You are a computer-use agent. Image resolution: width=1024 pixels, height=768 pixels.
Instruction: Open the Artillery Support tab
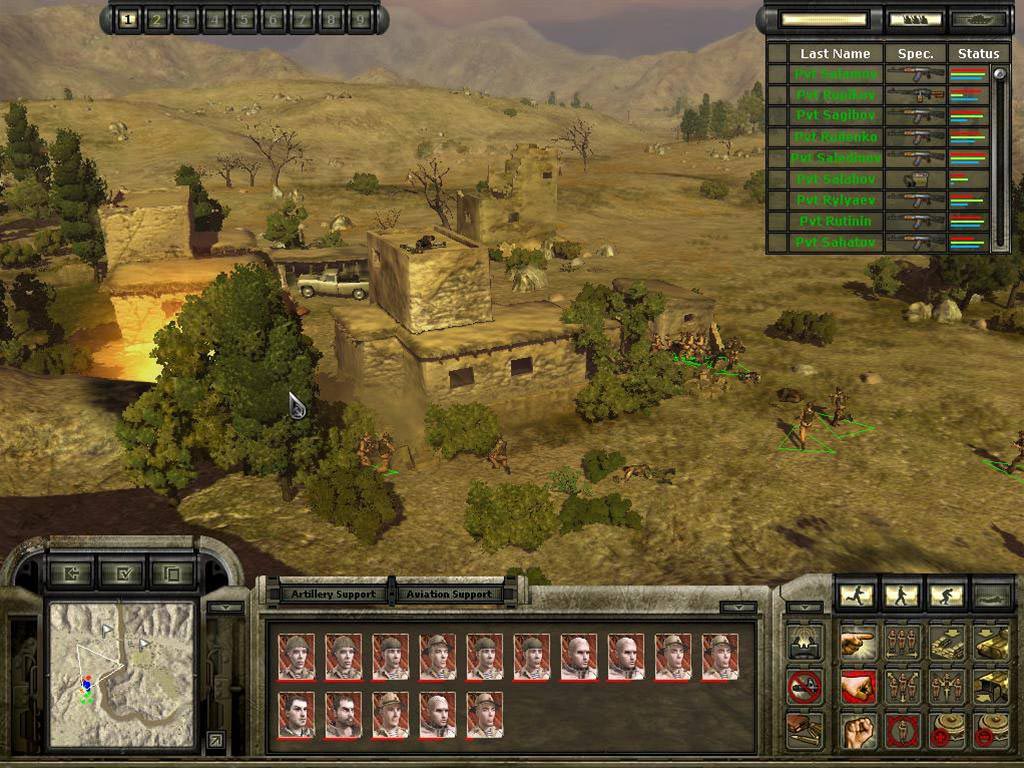point(333,593)
